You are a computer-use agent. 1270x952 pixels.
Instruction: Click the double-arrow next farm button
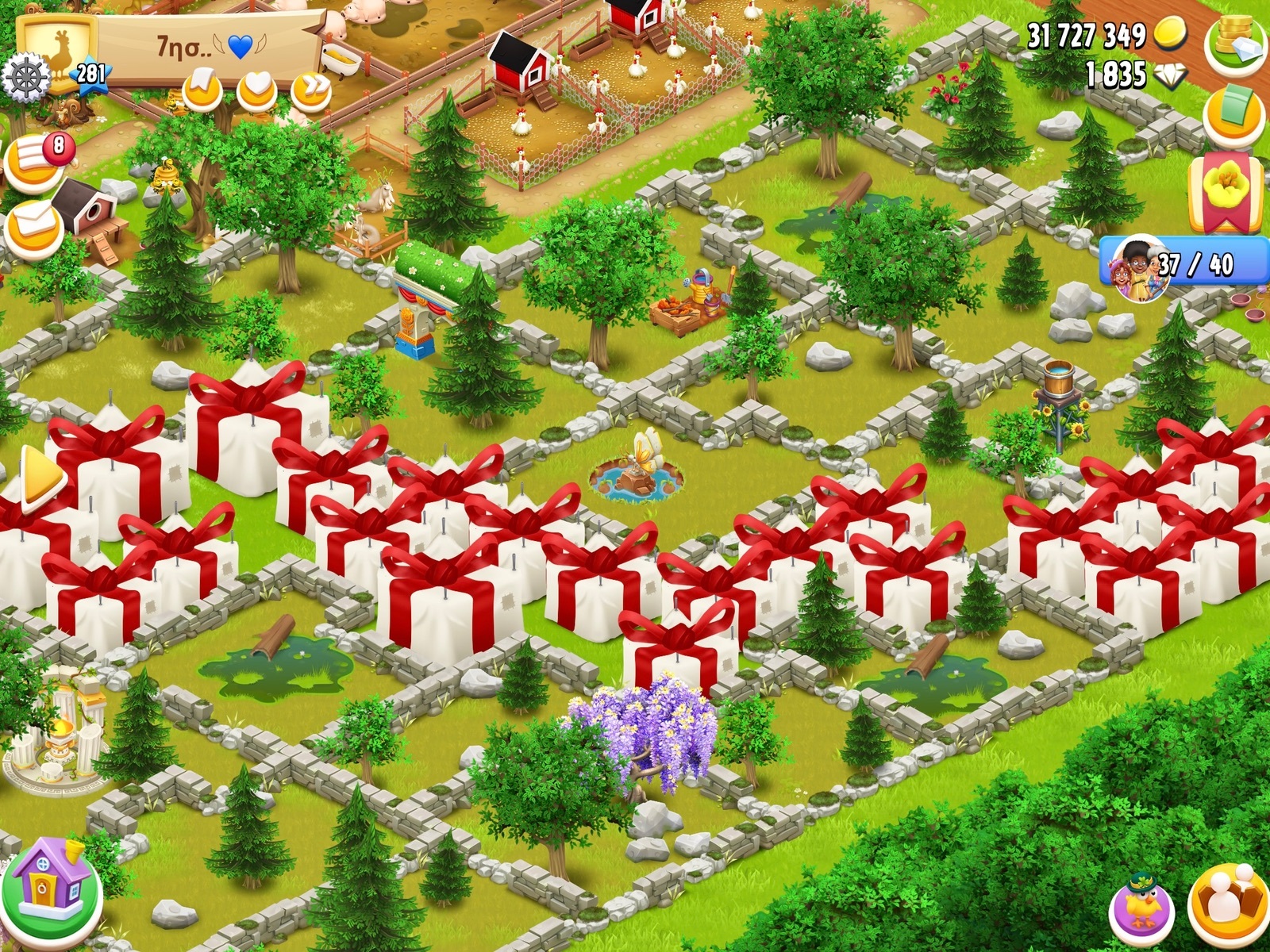click(x=310, y=90)
